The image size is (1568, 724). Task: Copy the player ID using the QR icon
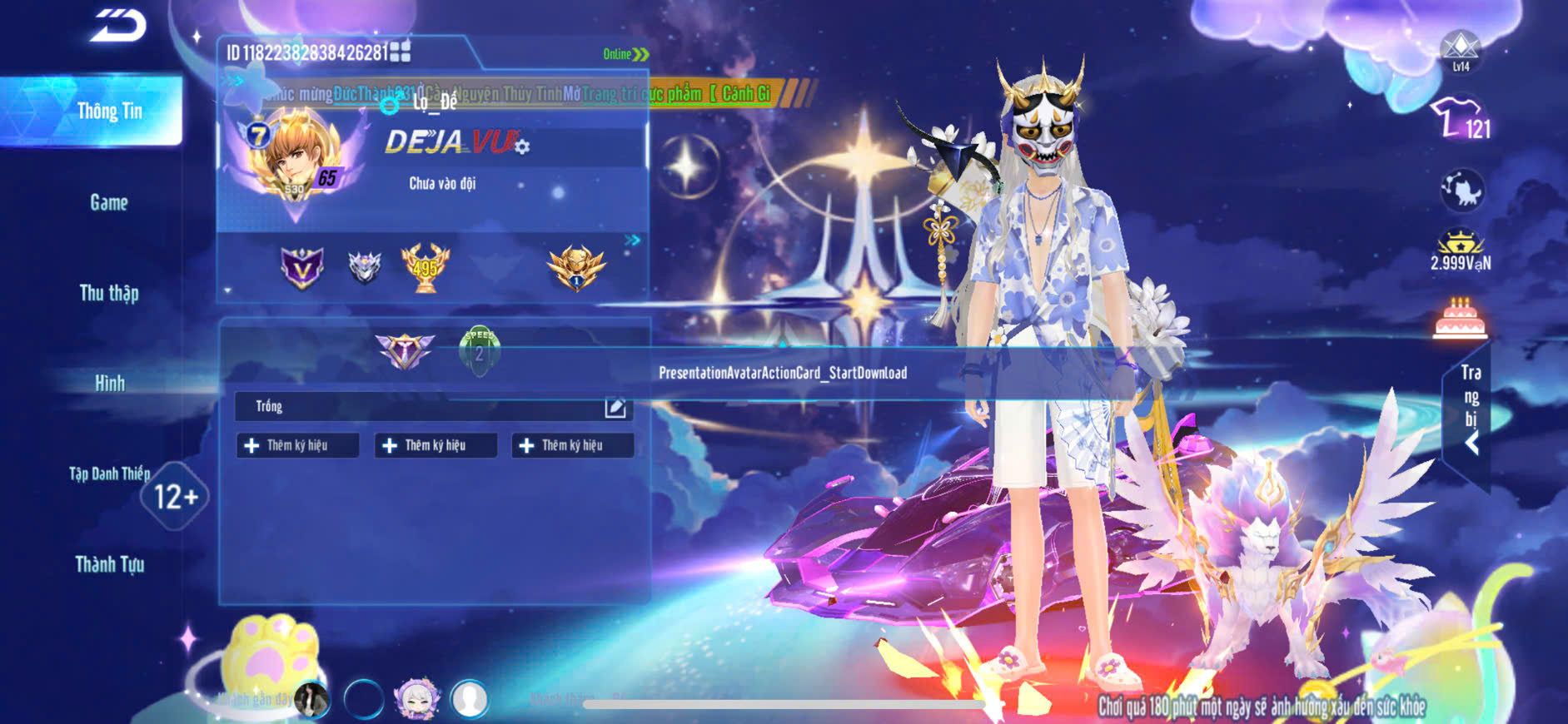pos(401,52)
